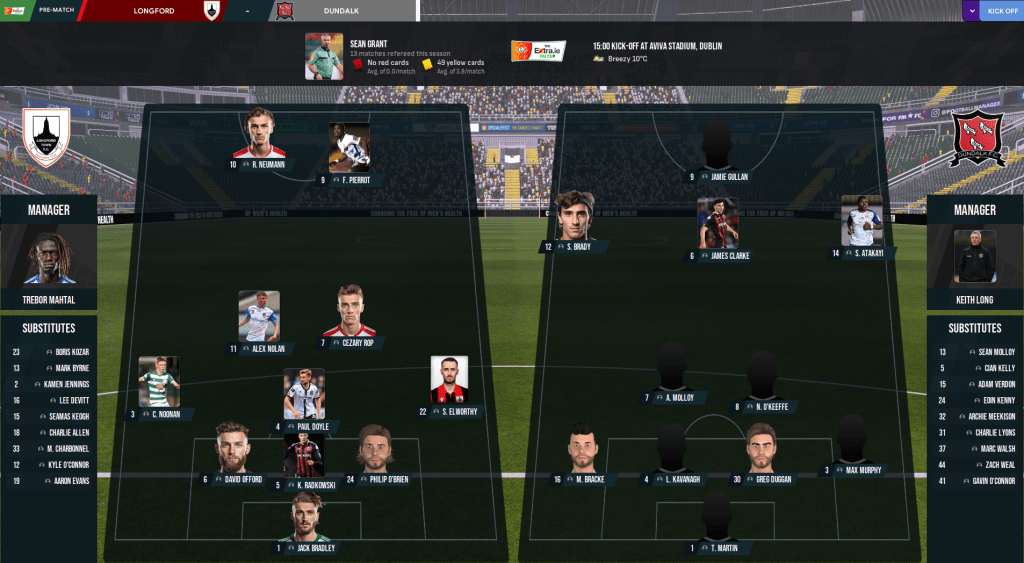Screen dimensions: 1024x563
Task: Open Dundalk manager Keith Long's portrait
Action: point(975,257)
